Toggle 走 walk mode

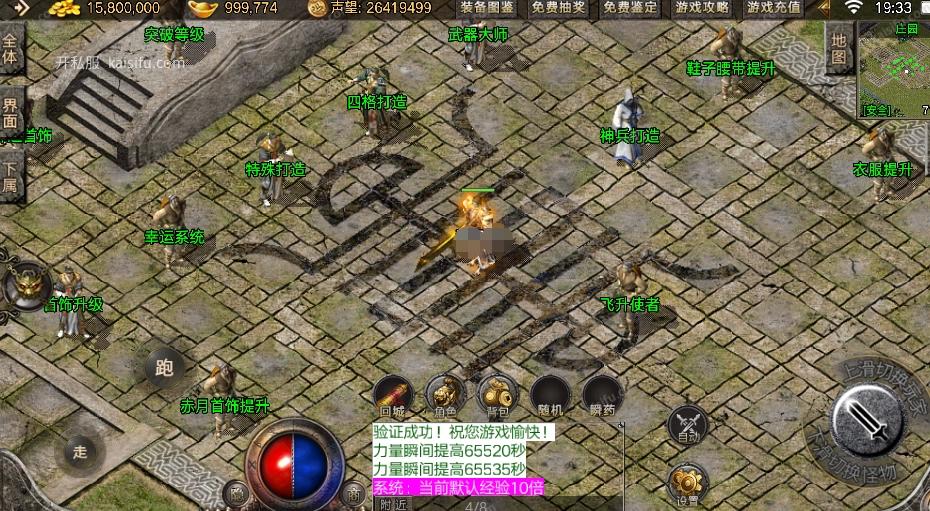tap(81, 451)
